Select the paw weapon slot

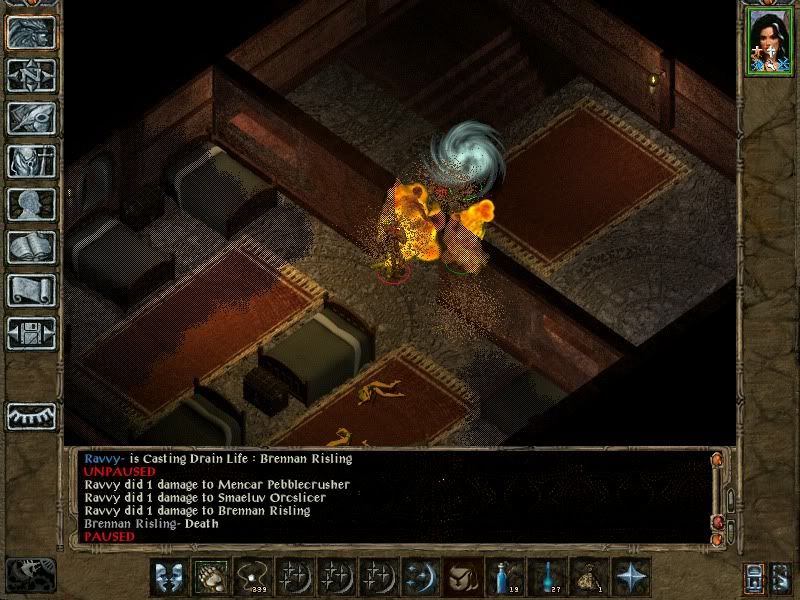(209, 577)
